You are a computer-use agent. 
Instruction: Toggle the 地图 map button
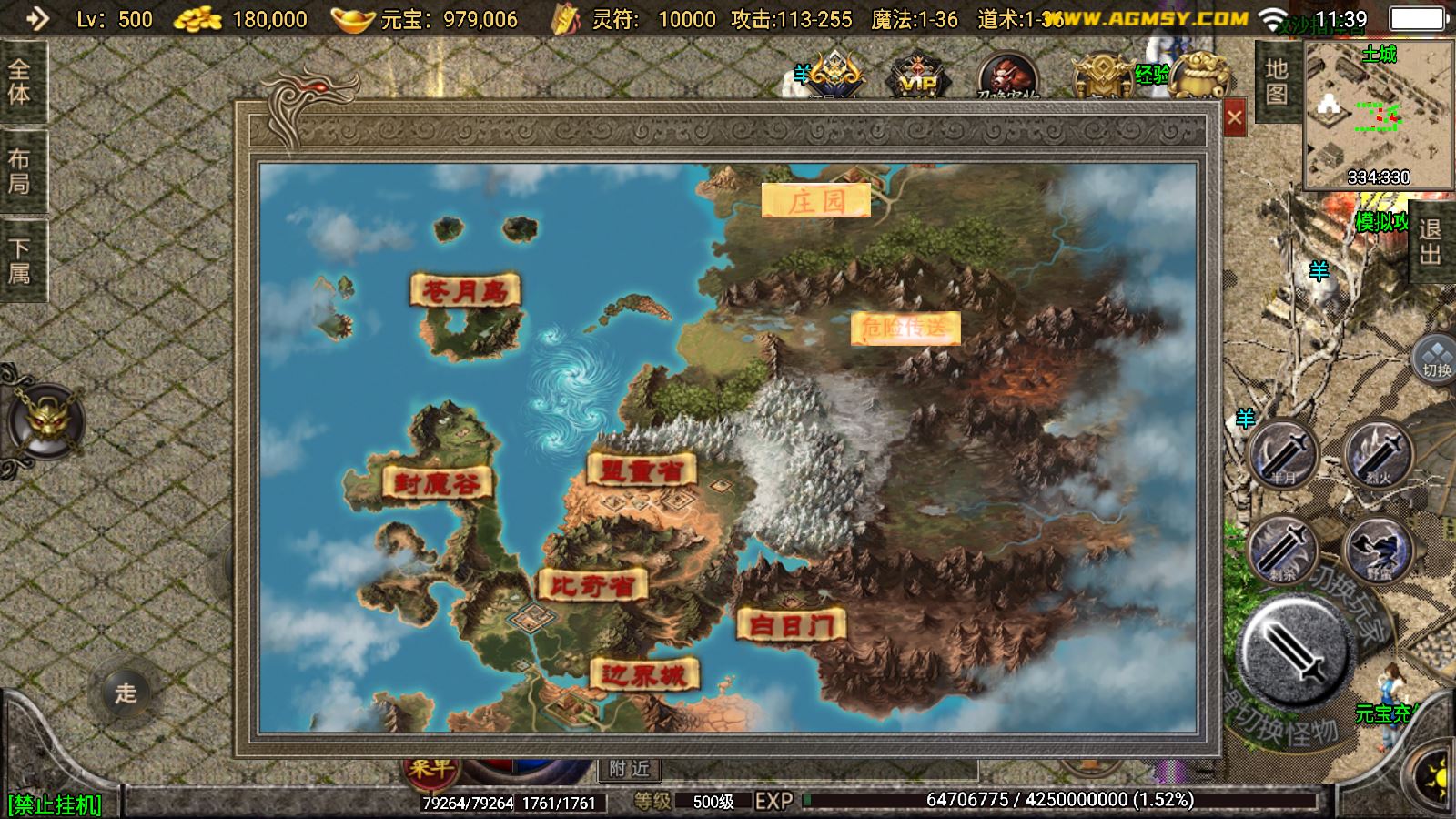pyautogui.click(x=1276, y=82)
